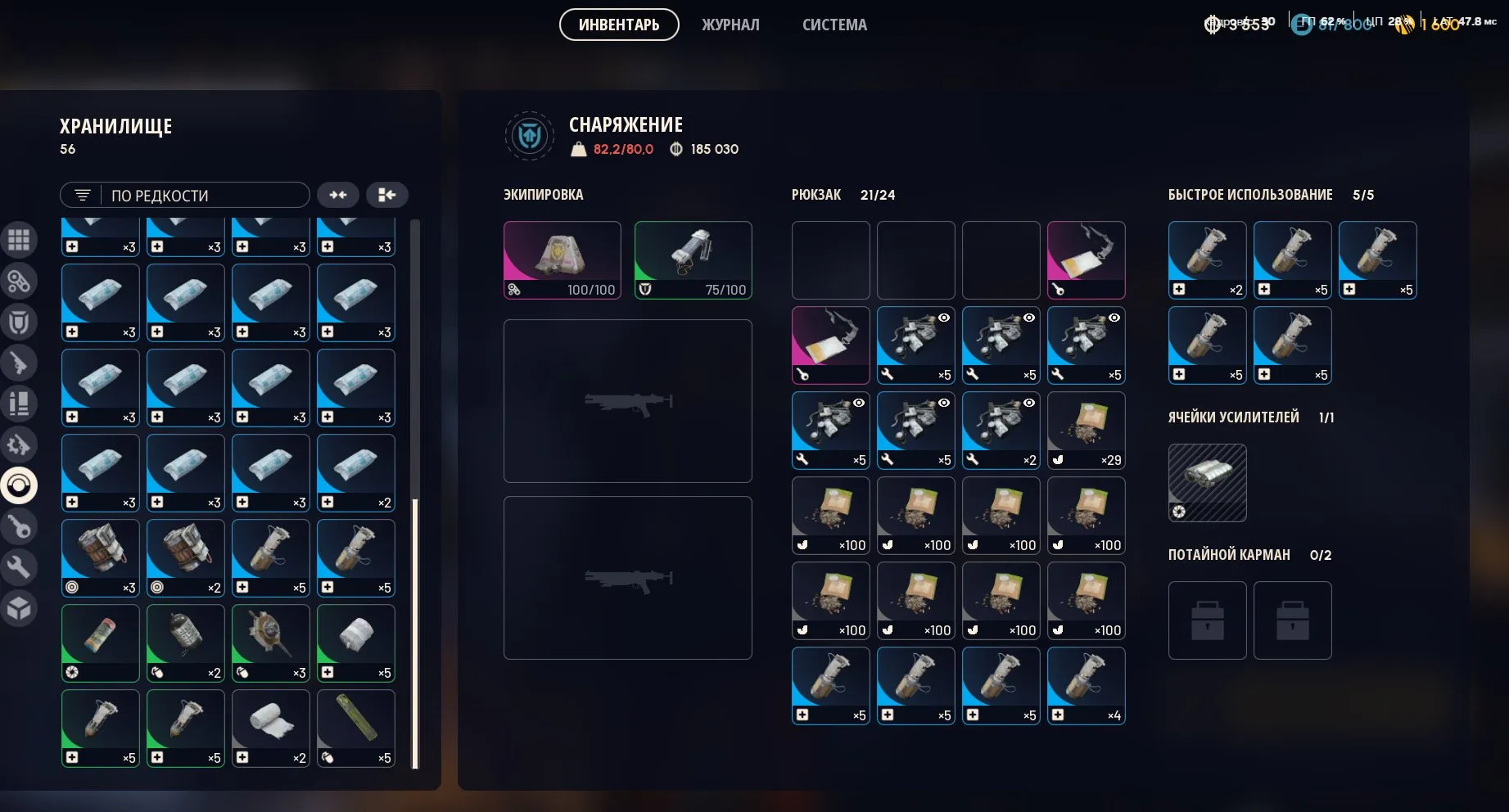The image size is (1509, 812).
Task: Select the booster item in ЯЧЕЙКИ УСИЛИТЕЛЕЙ slot
Action: [x=1207, y=482]
